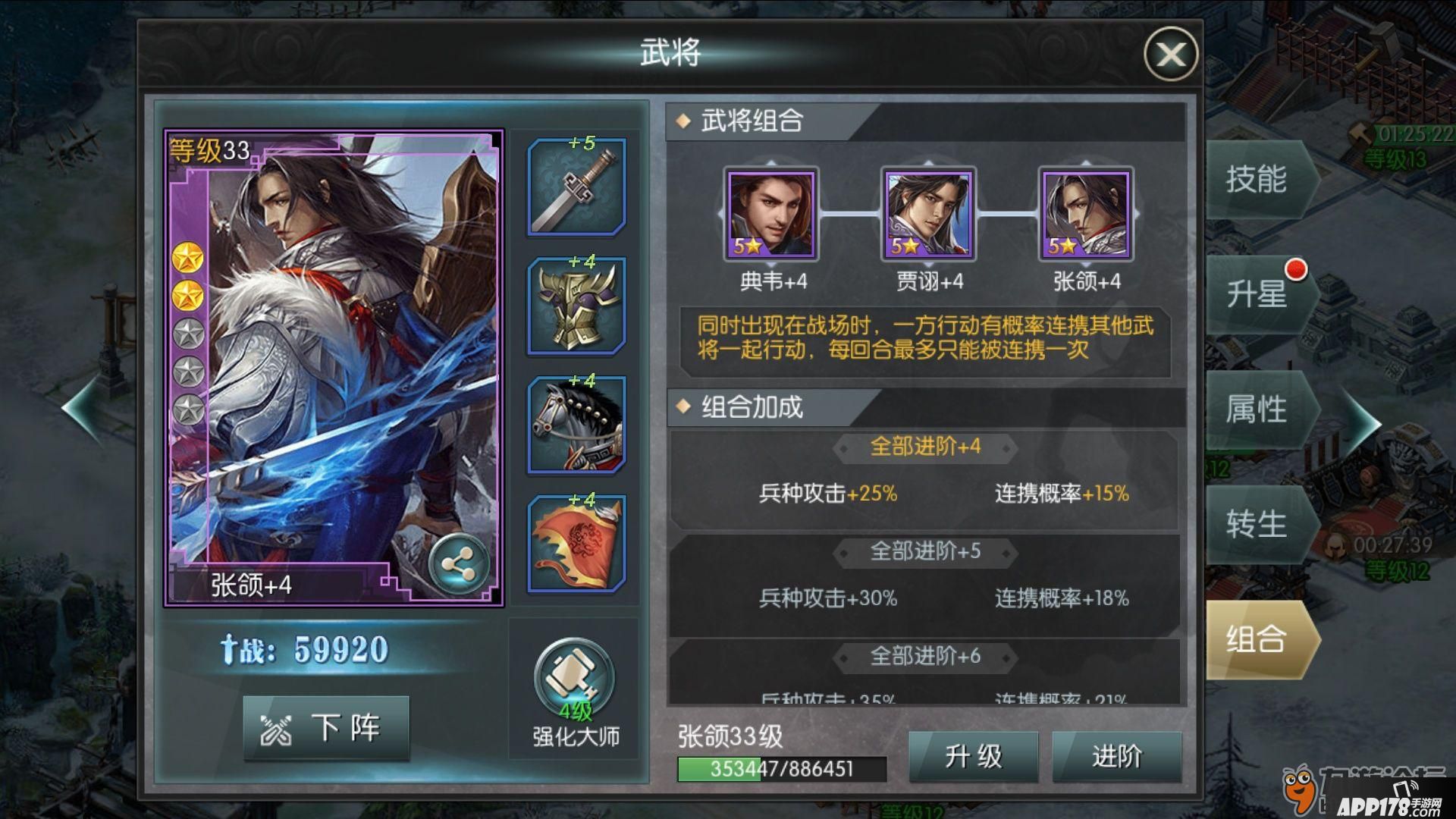Screen dimensions: 1456x819
Task: Select the 贾诩+4 general portrait
Action: tap(929, 215)
